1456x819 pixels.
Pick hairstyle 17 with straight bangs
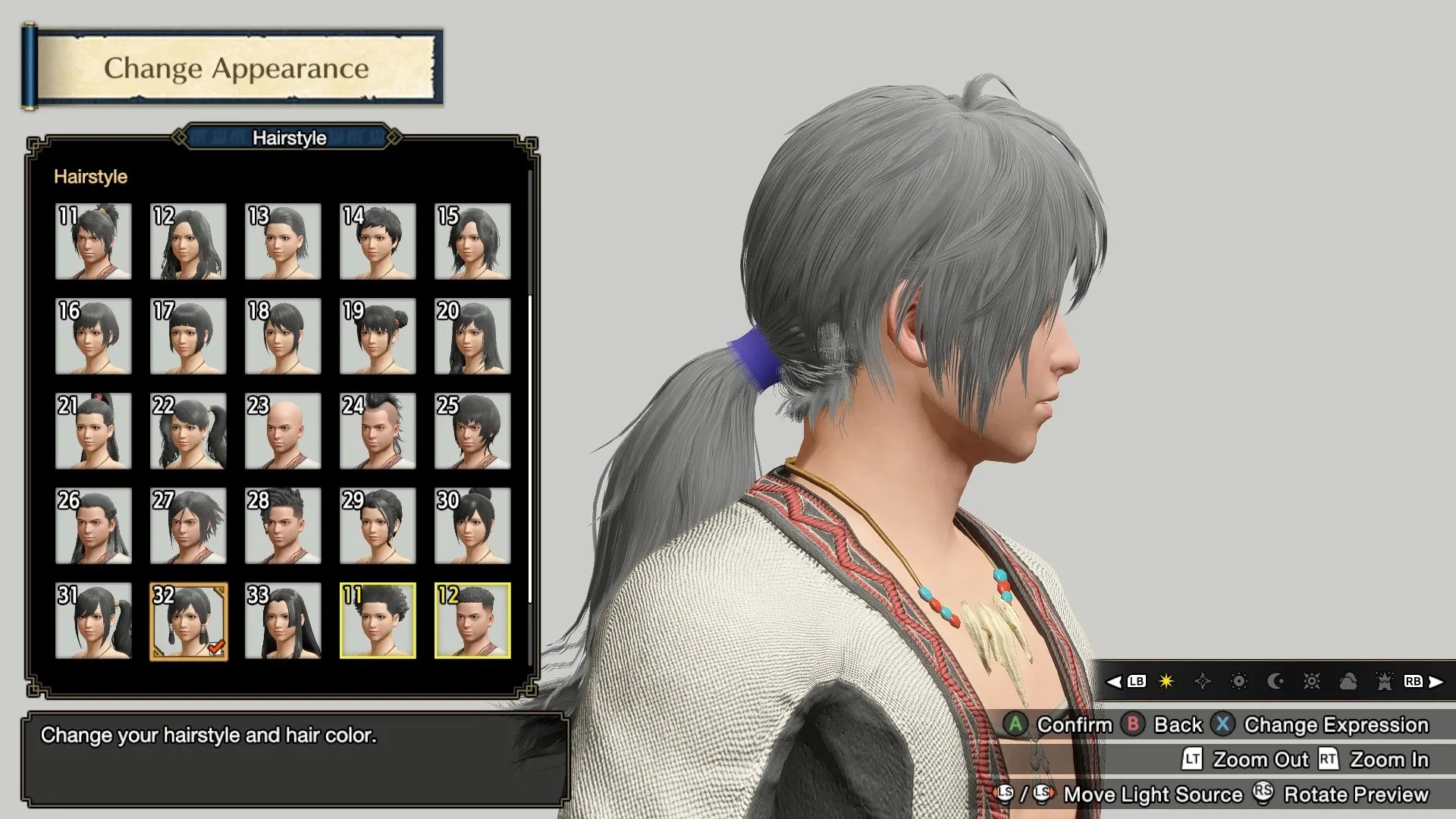(x=188, y=336)
